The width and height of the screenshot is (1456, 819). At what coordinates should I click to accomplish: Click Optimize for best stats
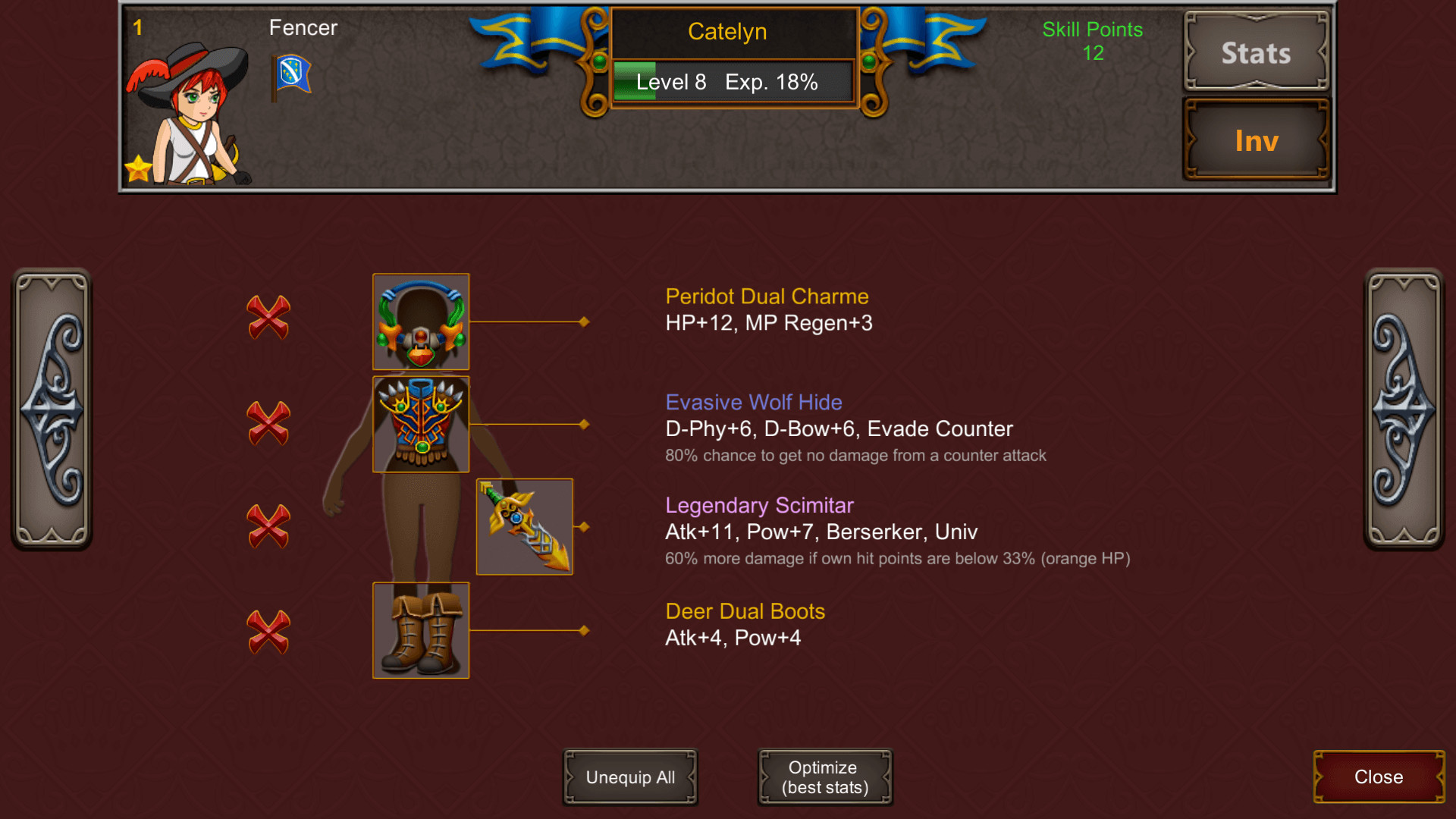(824, 777)
